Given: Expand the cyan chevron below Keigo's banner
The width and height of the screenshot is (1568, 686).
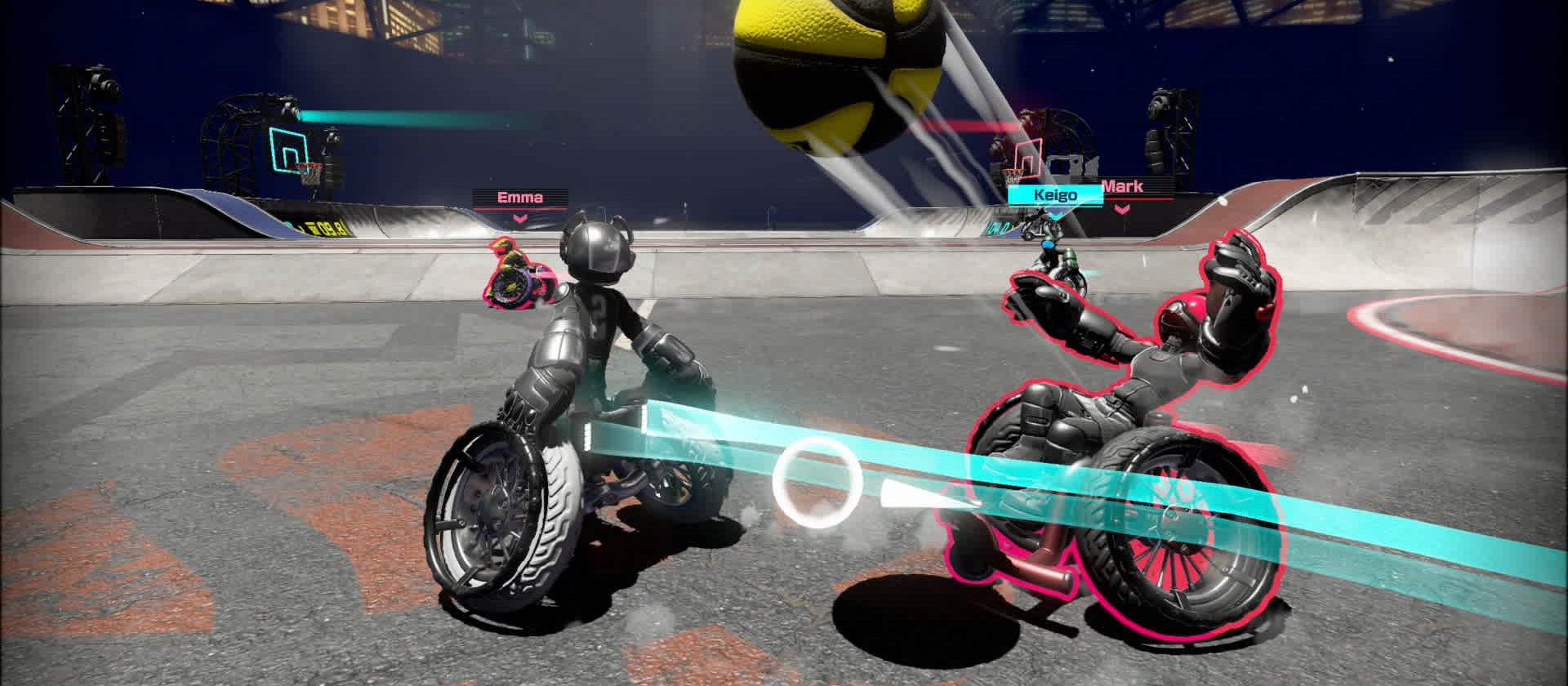Looking at the screenshot, I should coord(1054,215).
